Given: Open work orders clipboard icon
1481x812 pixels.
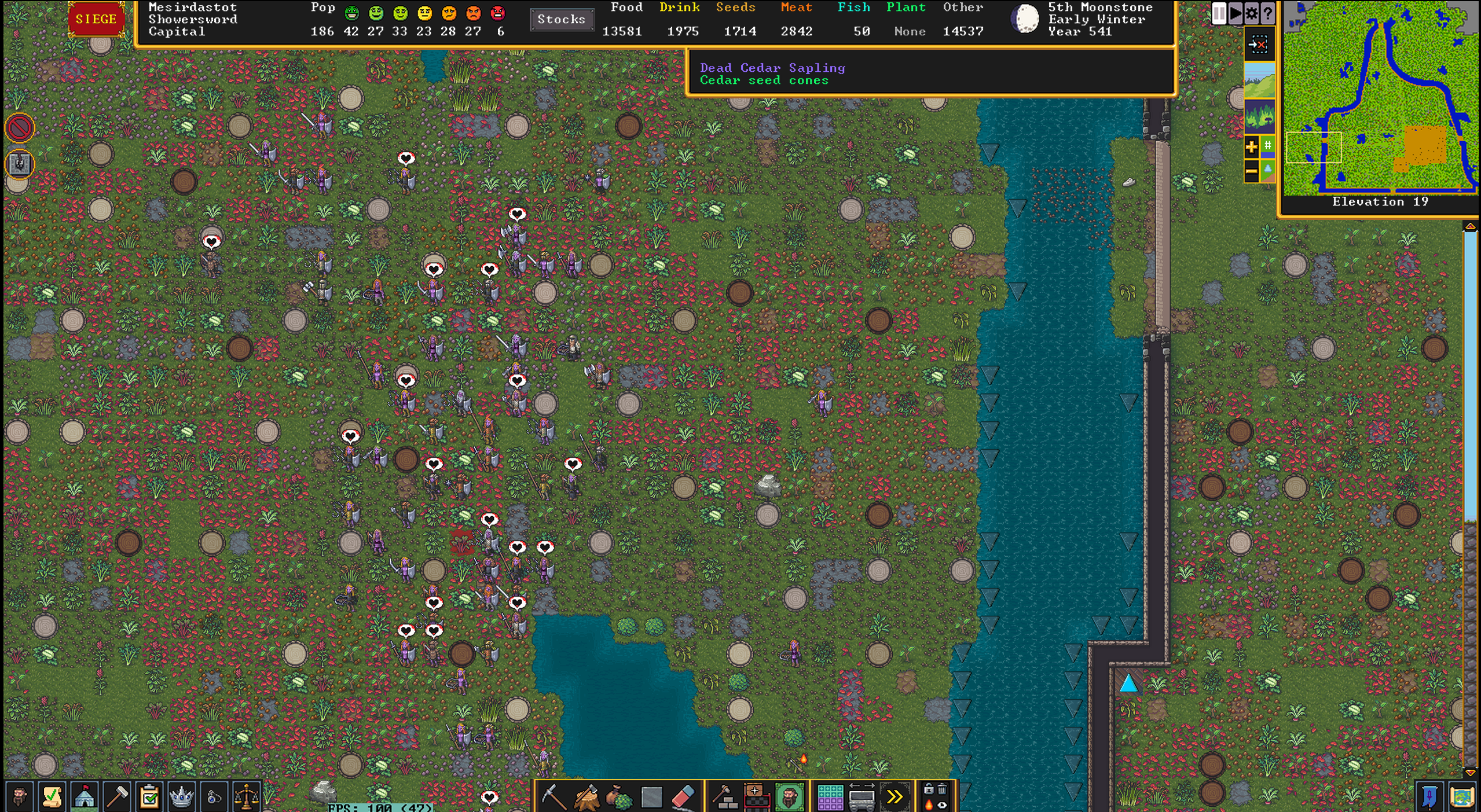Looking at the screenshot, I should click(x=149, y=797).
